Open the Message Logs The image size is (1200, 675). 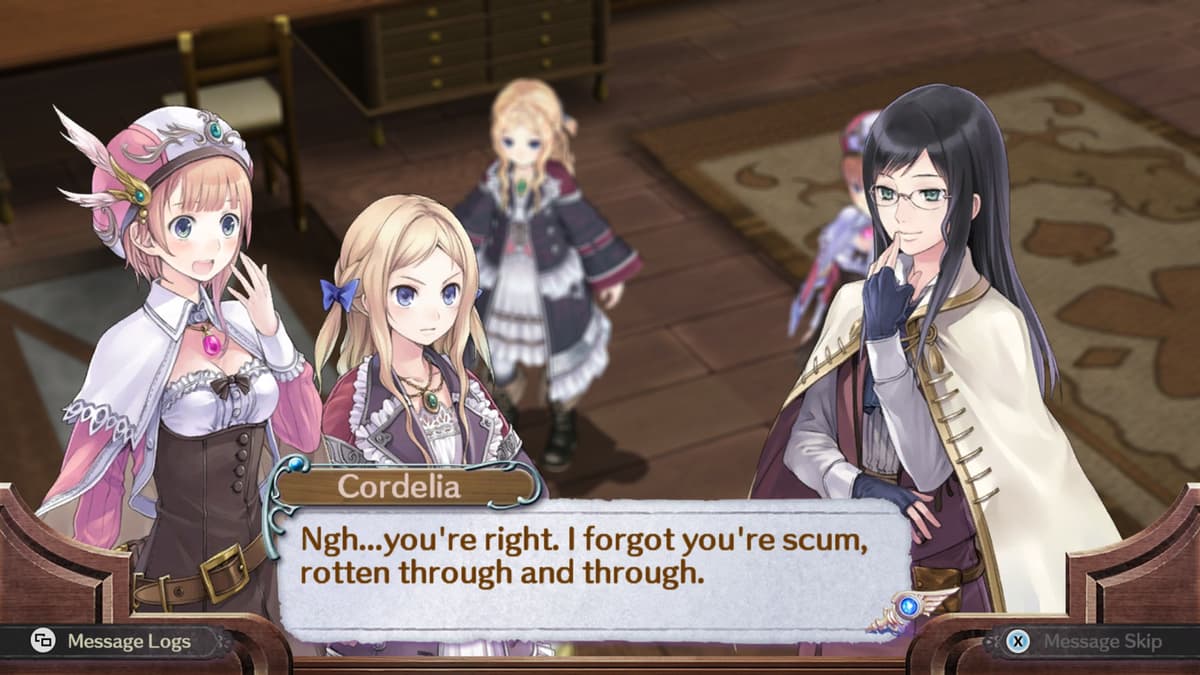(112, 641)
